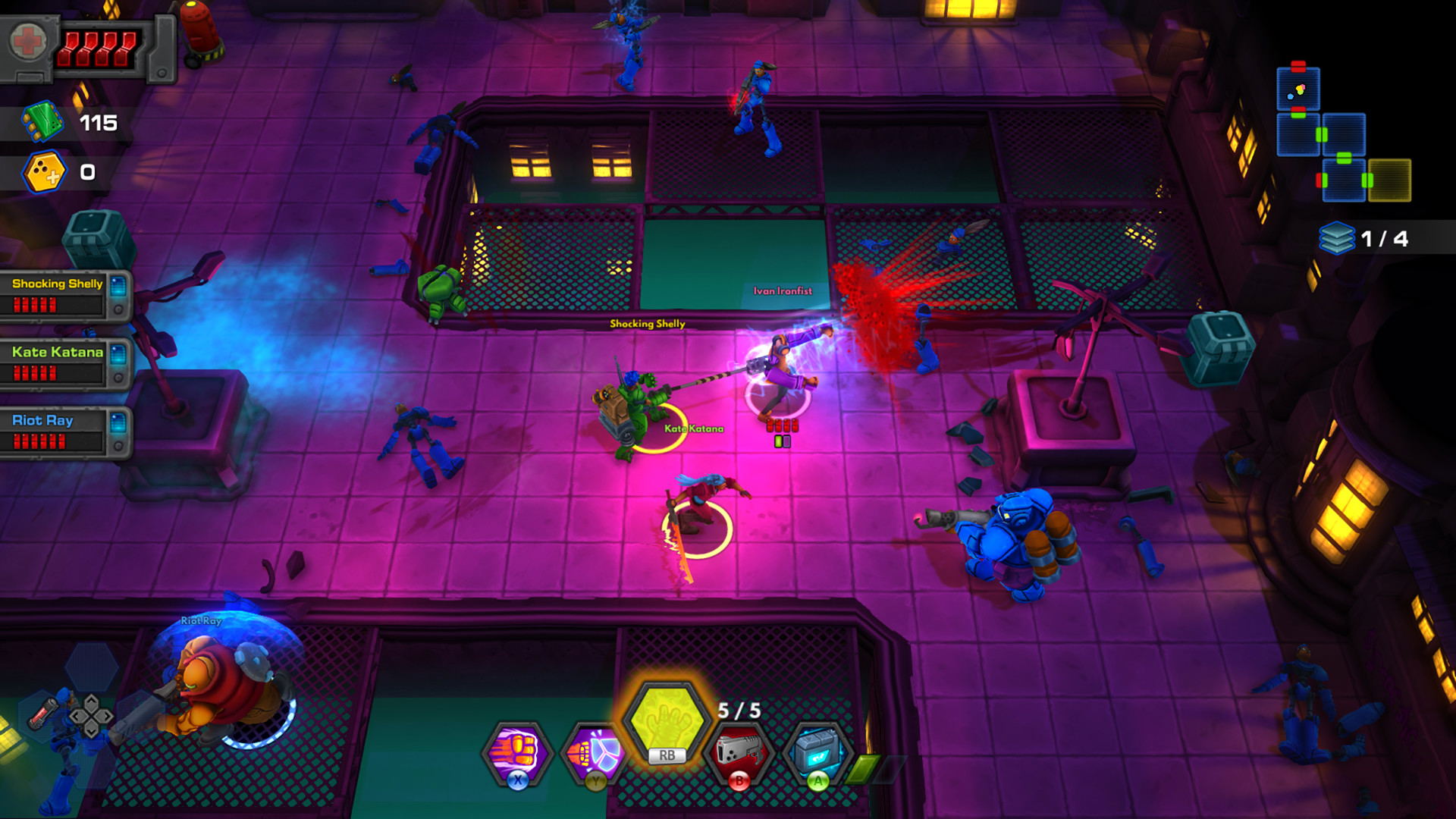Click the orange hexagon token icon
The width and height of the screenshot is (1456, 819).
(x=43, y=172)
